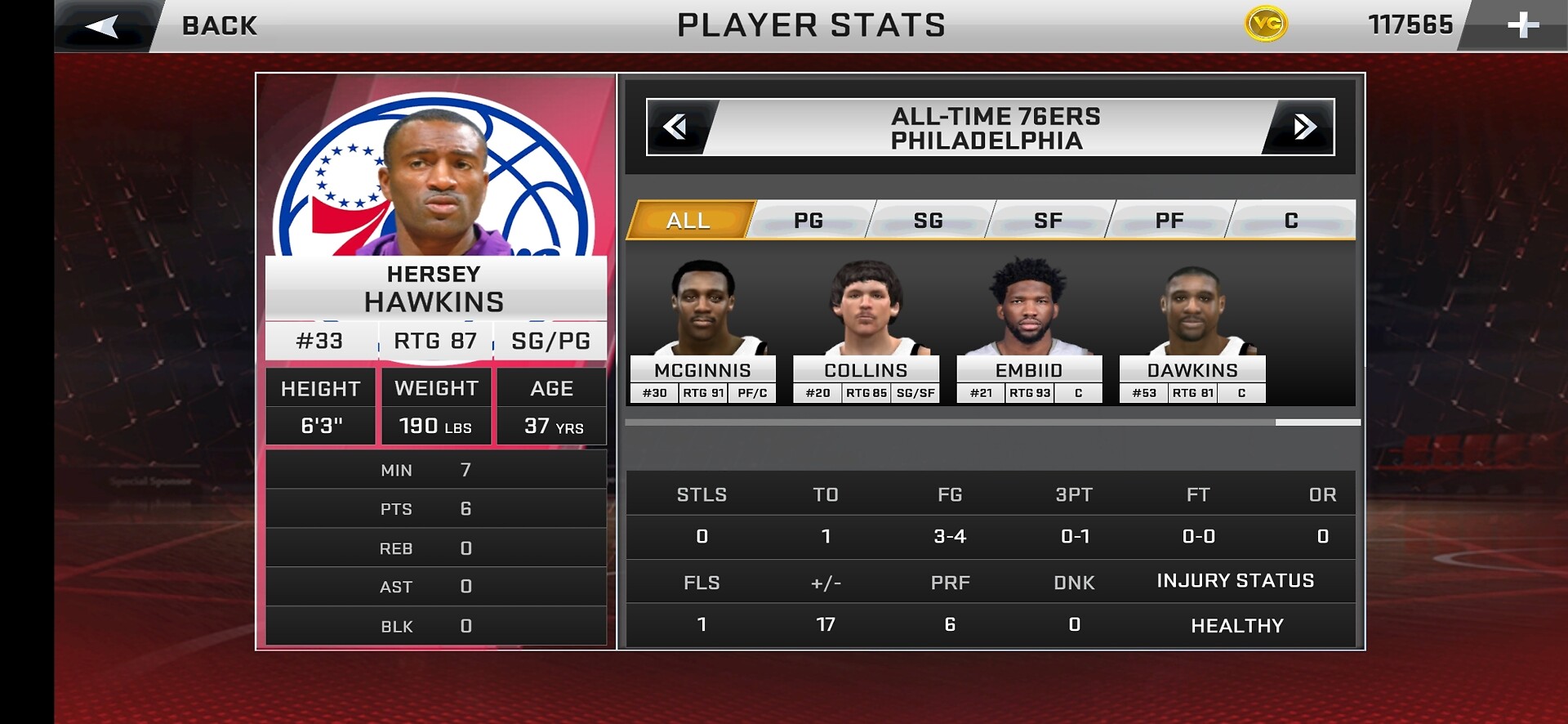
Task: Select the ALL position tab
Action: pos(688,221)
